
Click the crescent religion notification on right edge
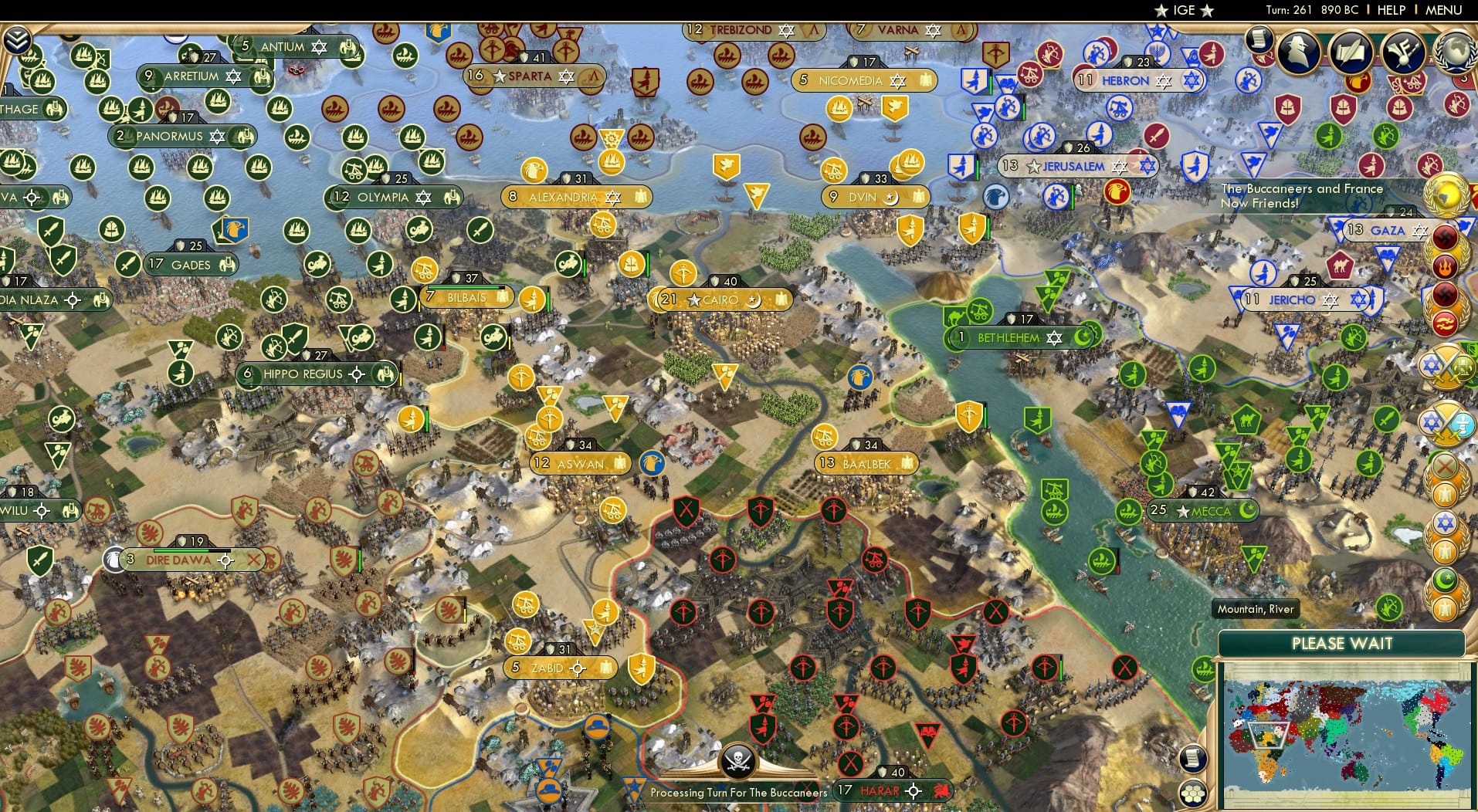(x=1445, y=578)
